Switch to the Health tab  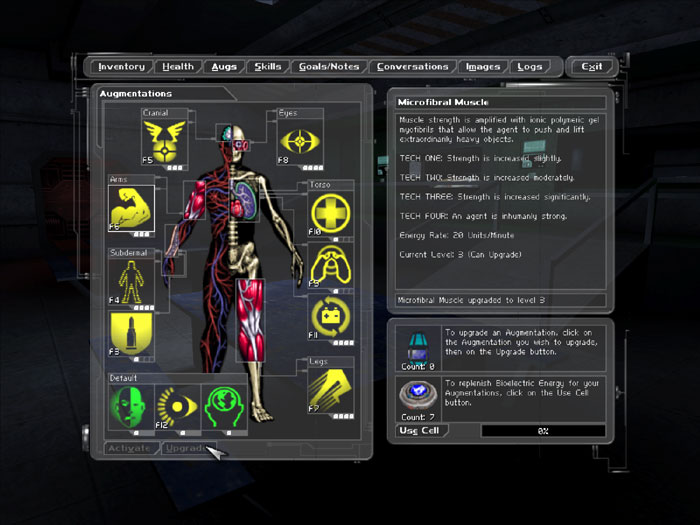click(x=178, y=67)
